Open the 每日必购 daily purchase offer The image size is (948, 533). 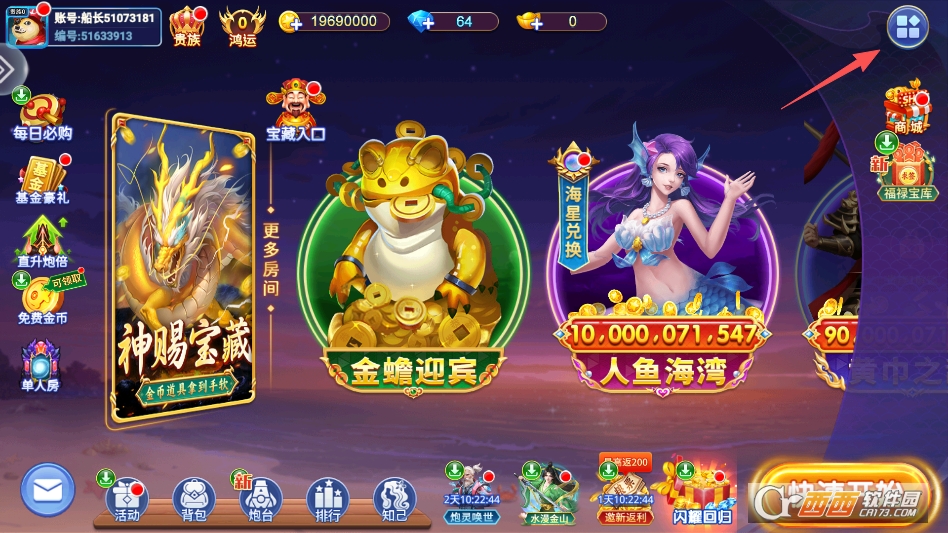point(42,117)
